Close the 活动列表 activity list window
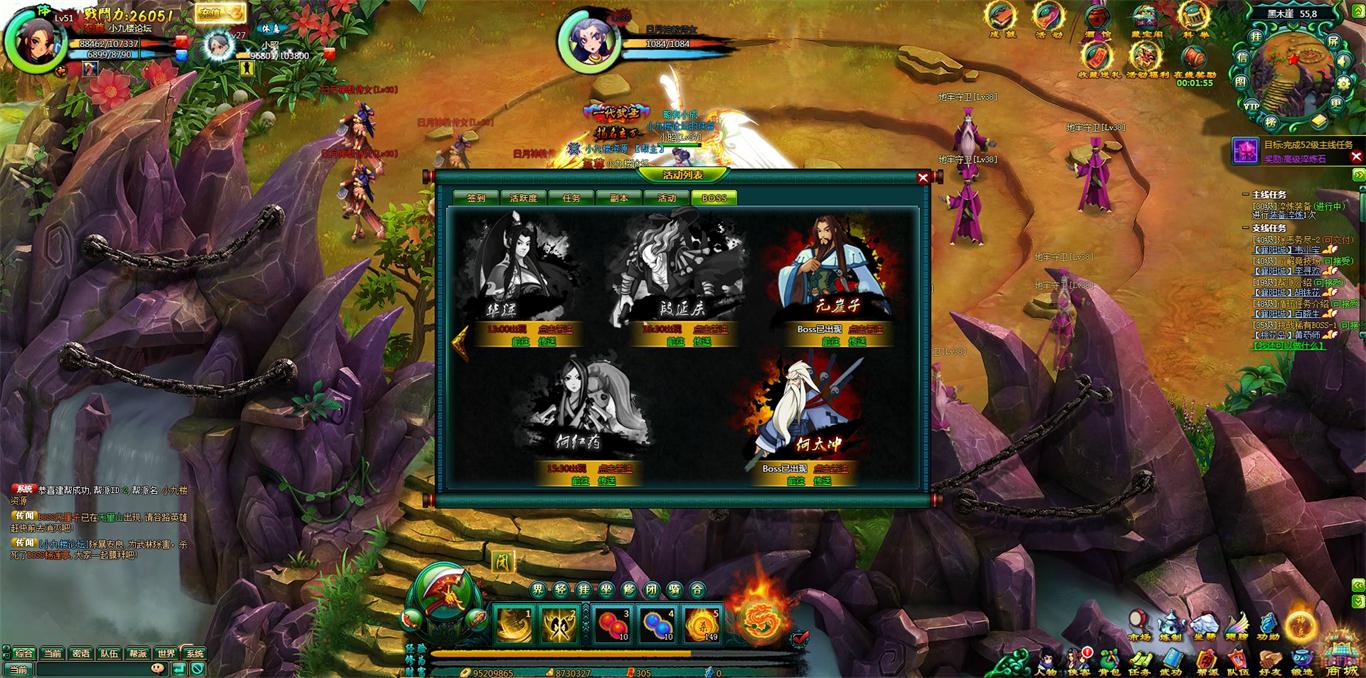Screen dimensions: 1366x678 point(923,177)
